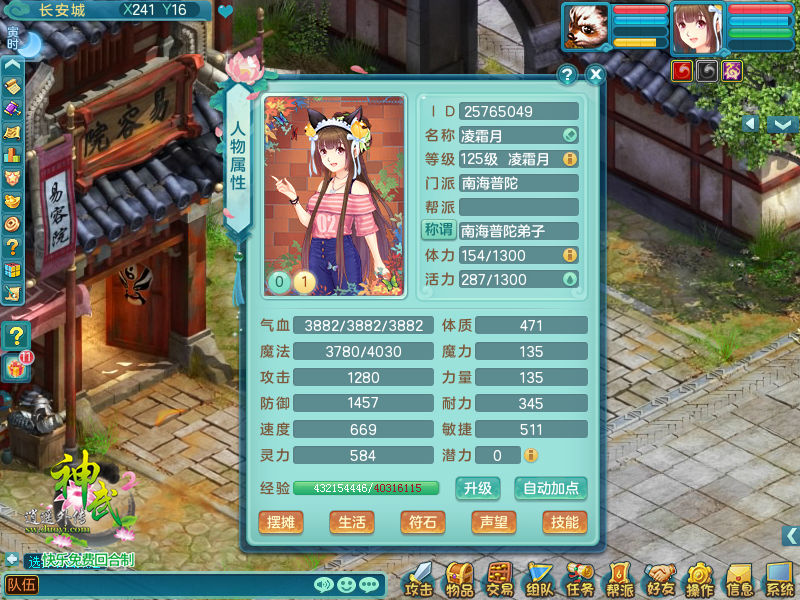Image resolution: width=800 pixels, height=600 pixels.
Task: Select the 生活 life skills button
Action: (351, 522)
